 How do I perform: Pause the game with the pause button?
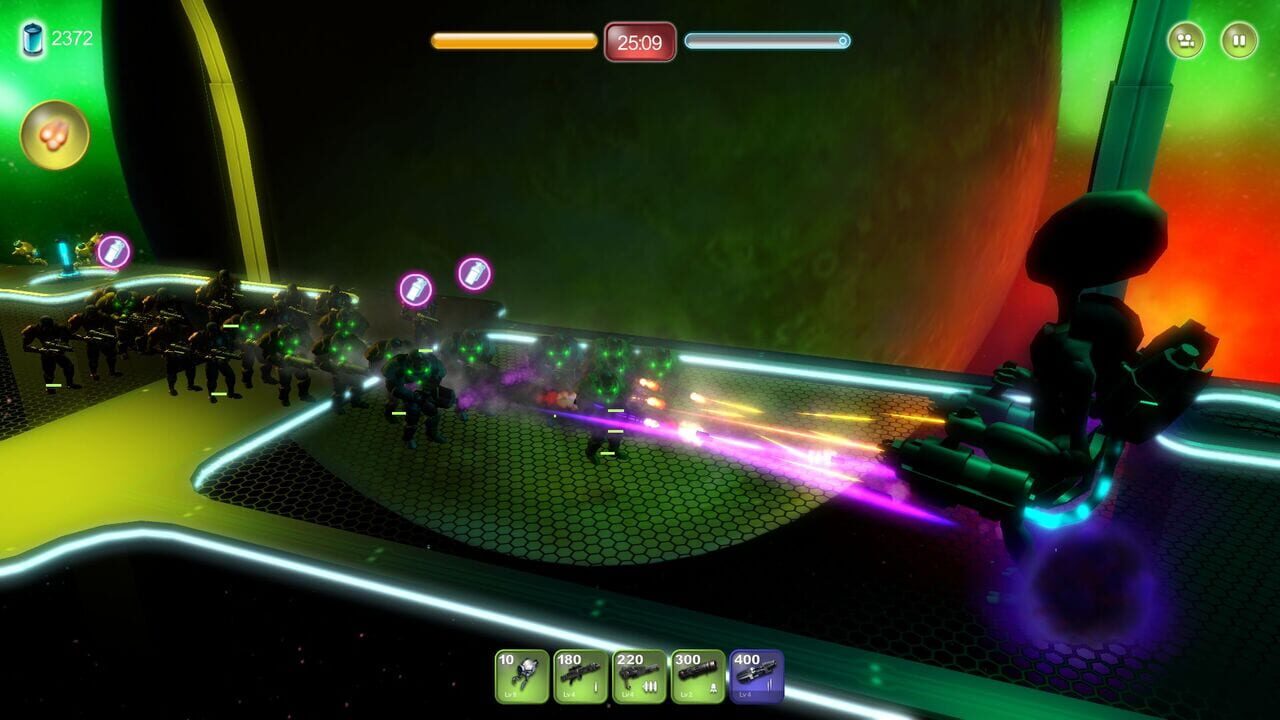(x=1239, y=41)
